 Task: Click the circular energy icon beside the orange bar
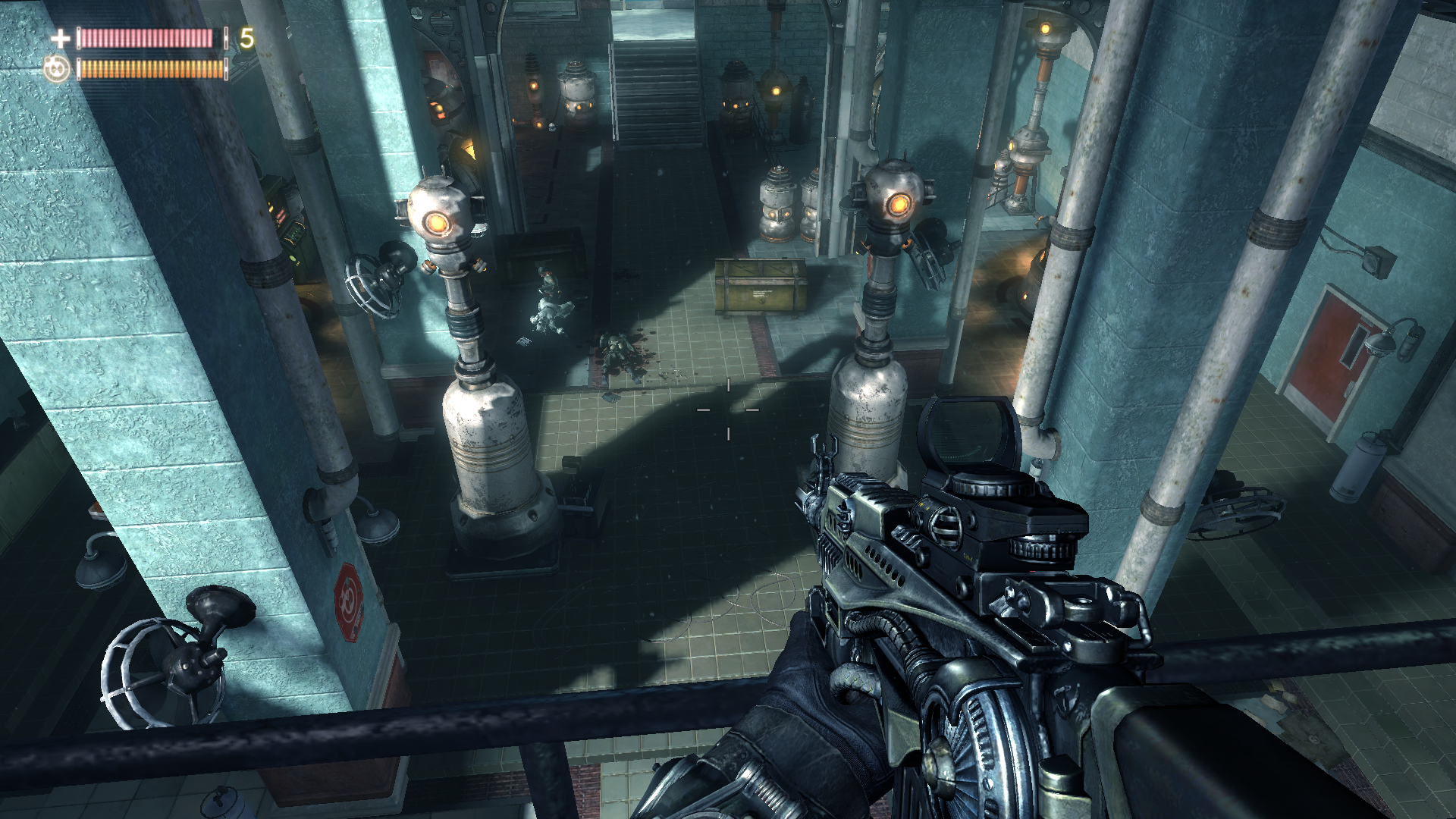point(57,69)
